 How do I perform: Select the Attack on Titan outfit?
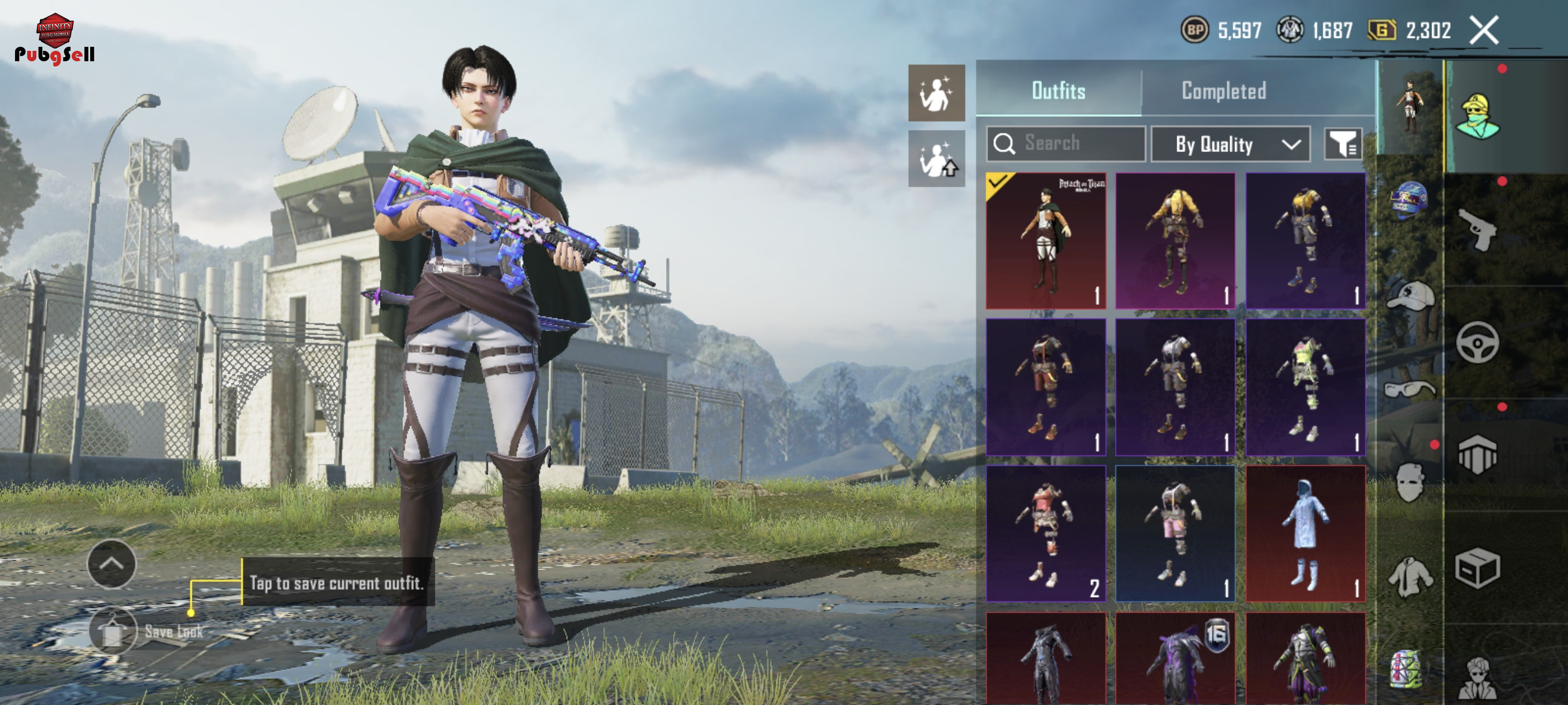click(1046, 241)
